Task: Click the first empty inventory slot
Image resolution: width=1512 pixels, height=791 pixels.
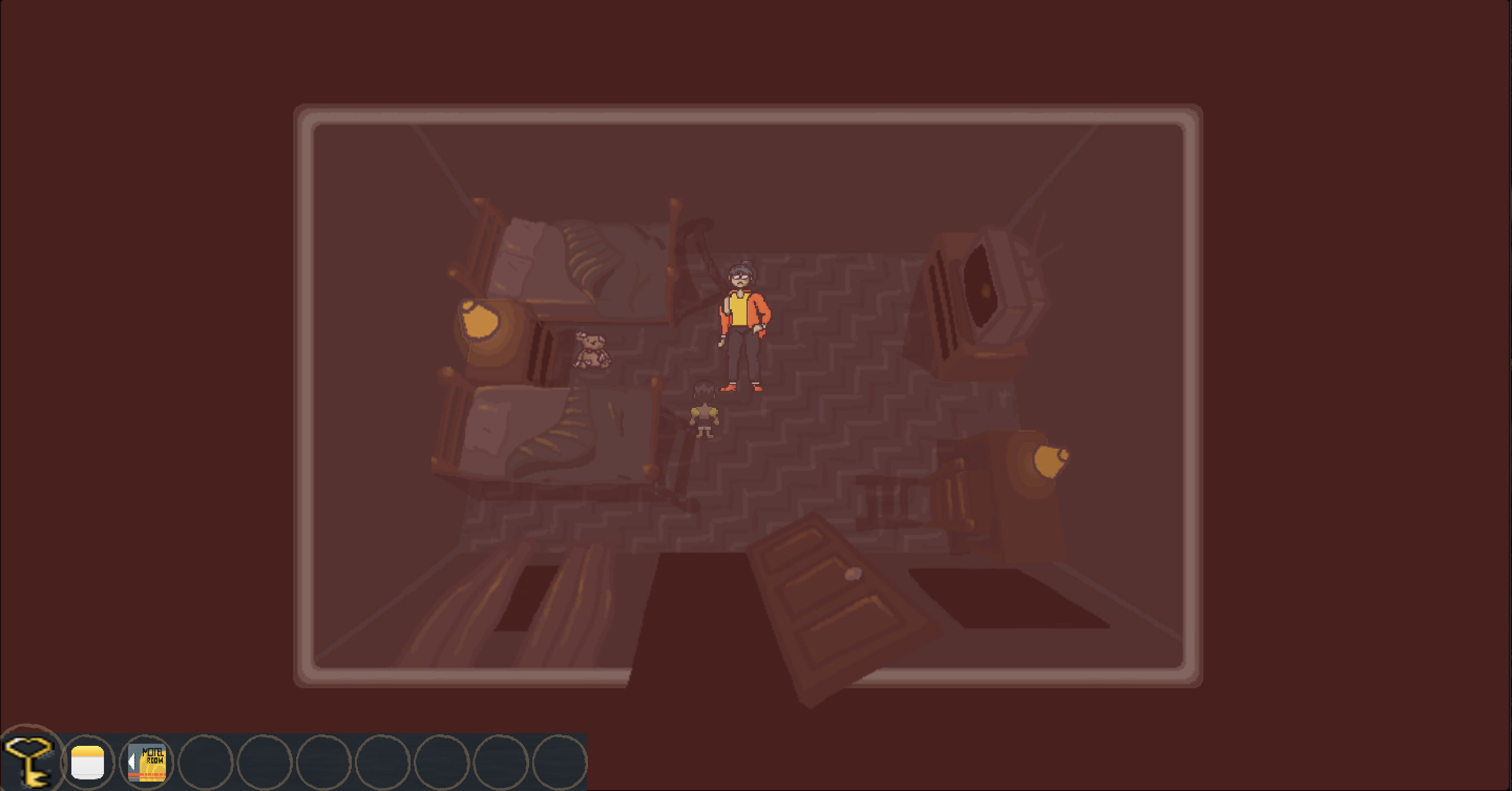Action: coord(207,761)
